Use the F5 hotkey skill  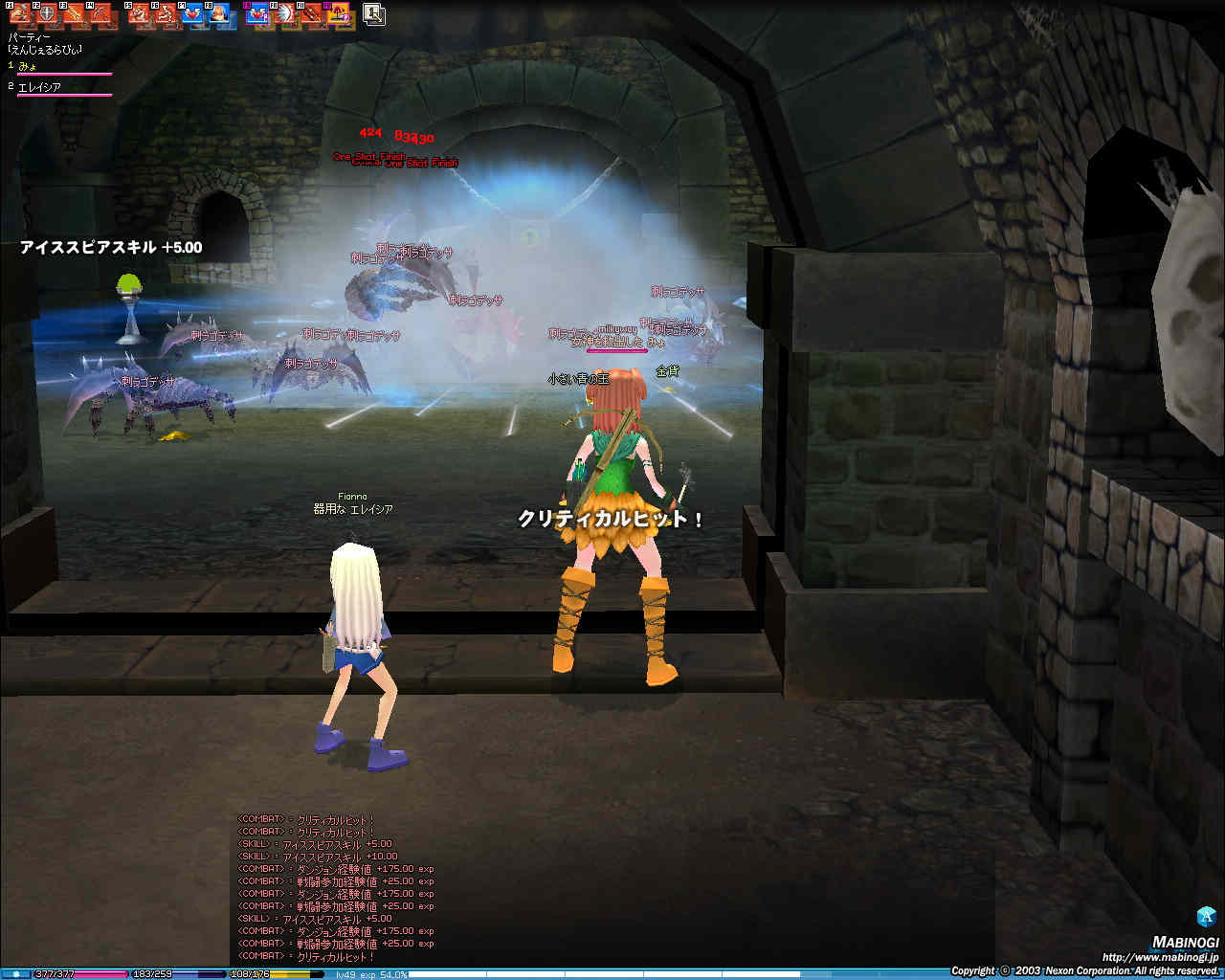tap(140, 14)
